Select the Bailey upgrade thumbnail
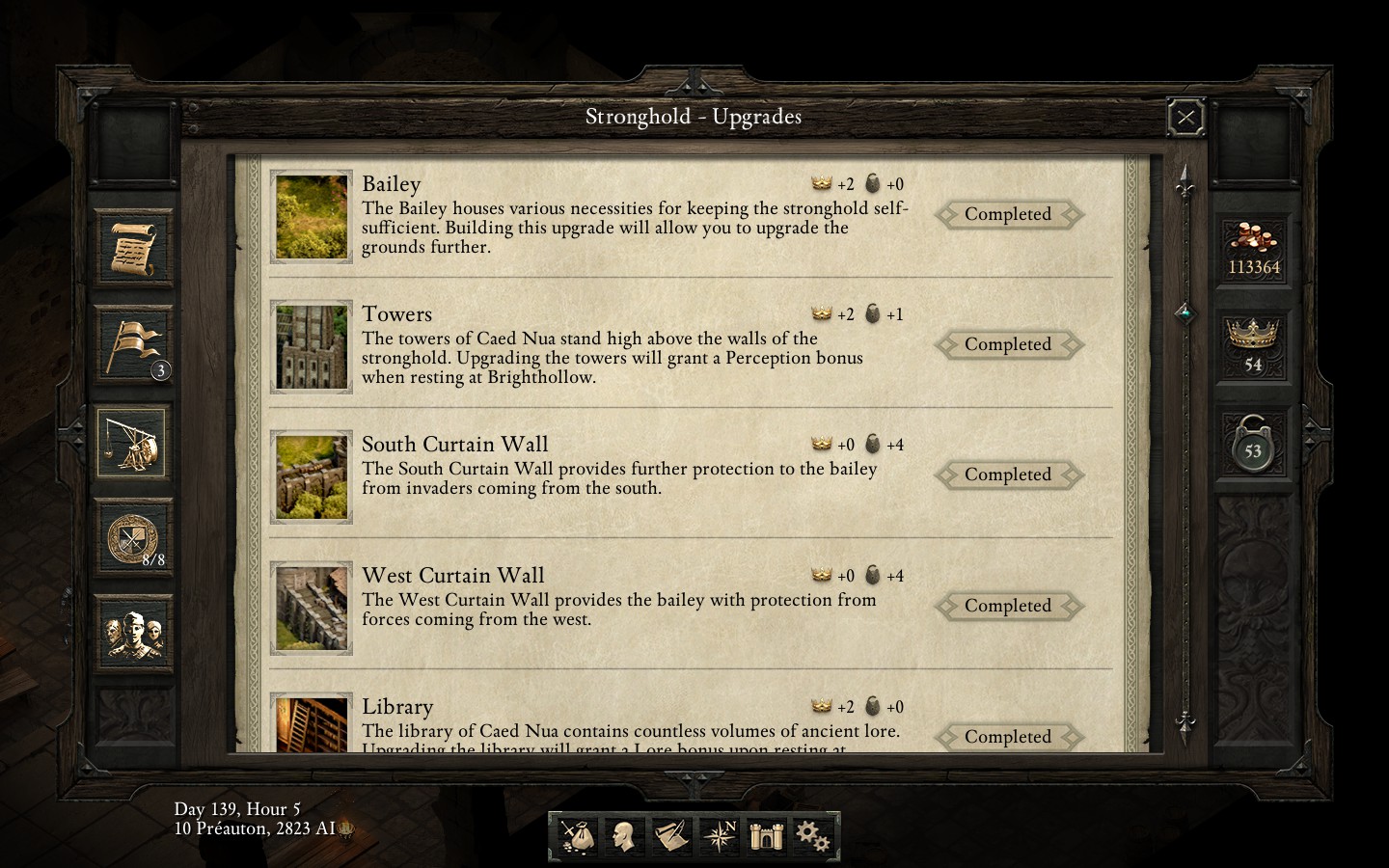 point(311,216)
